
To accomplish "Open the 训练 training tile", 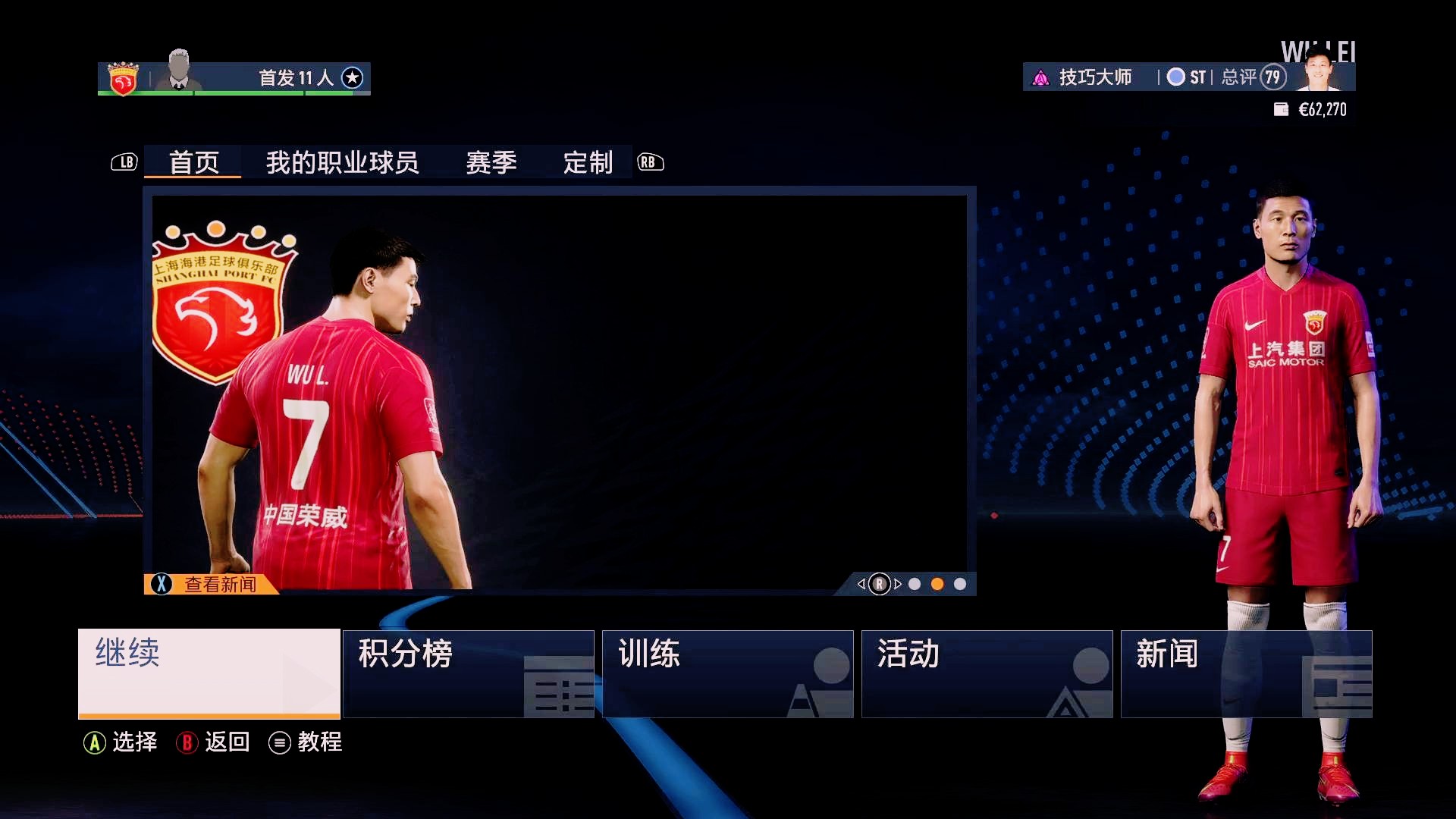I will [727, 673].
